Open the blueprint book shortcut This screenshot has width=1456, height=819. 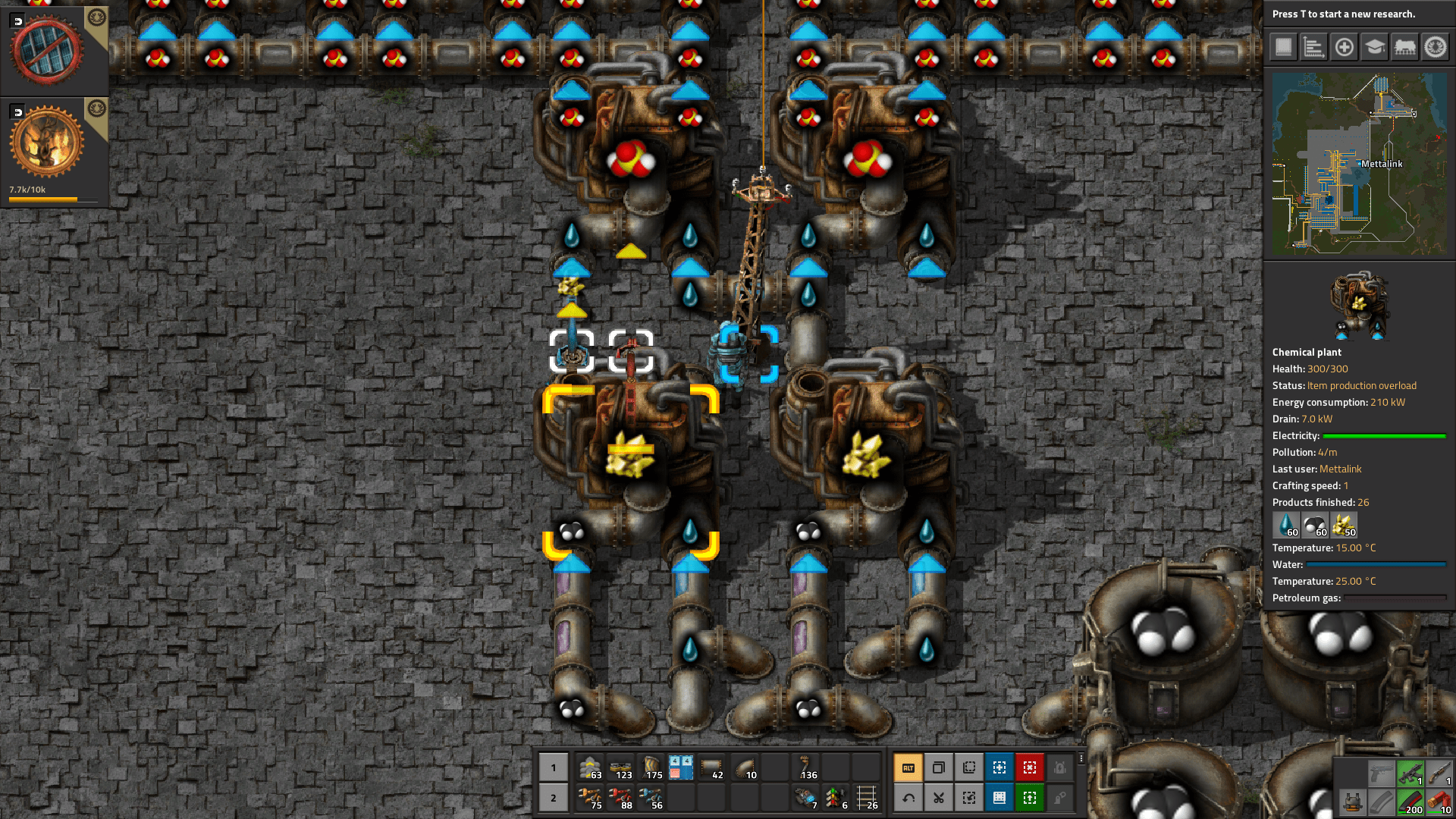tap(999, 798)
